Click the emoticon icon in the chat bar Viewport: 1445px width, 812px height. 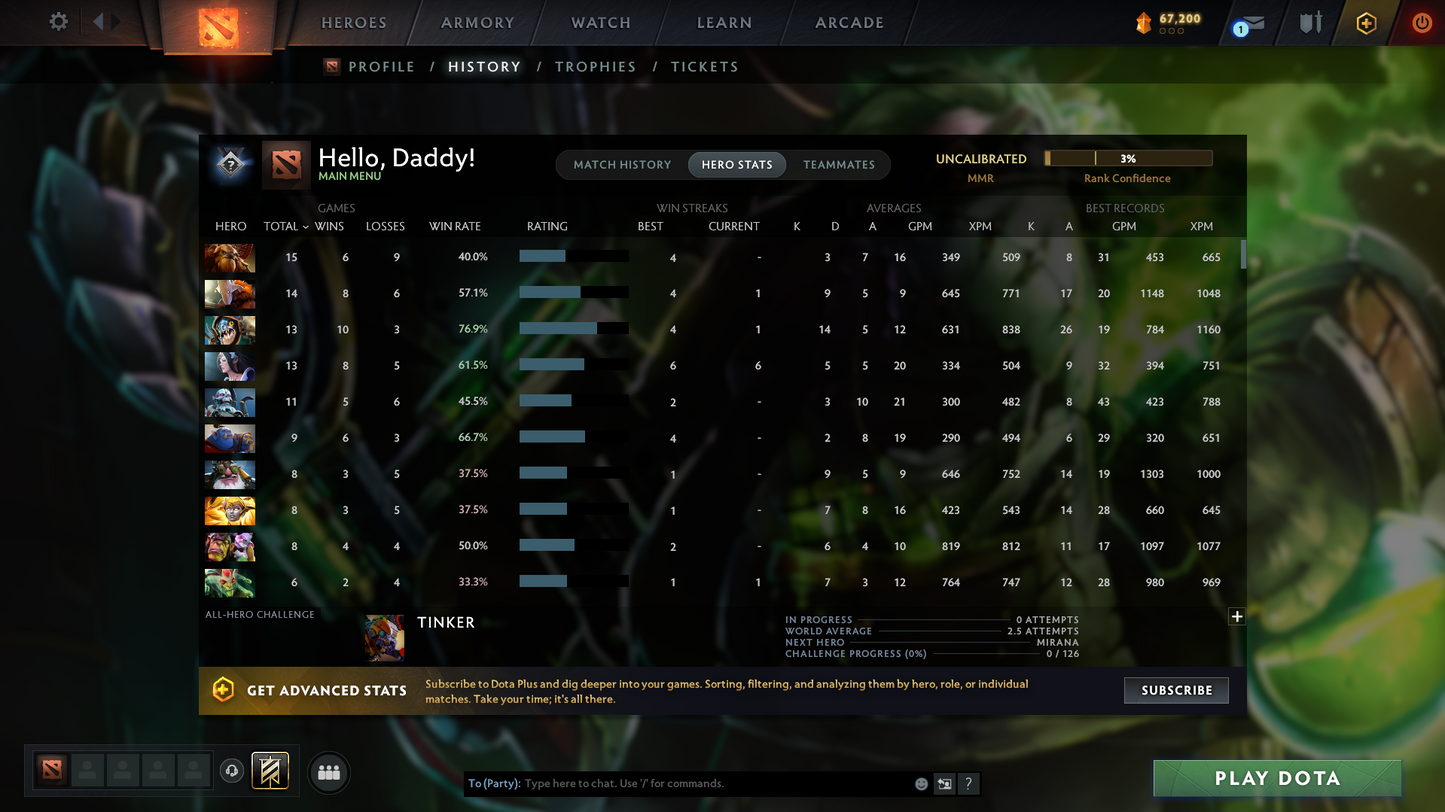(x=920, y=784)
